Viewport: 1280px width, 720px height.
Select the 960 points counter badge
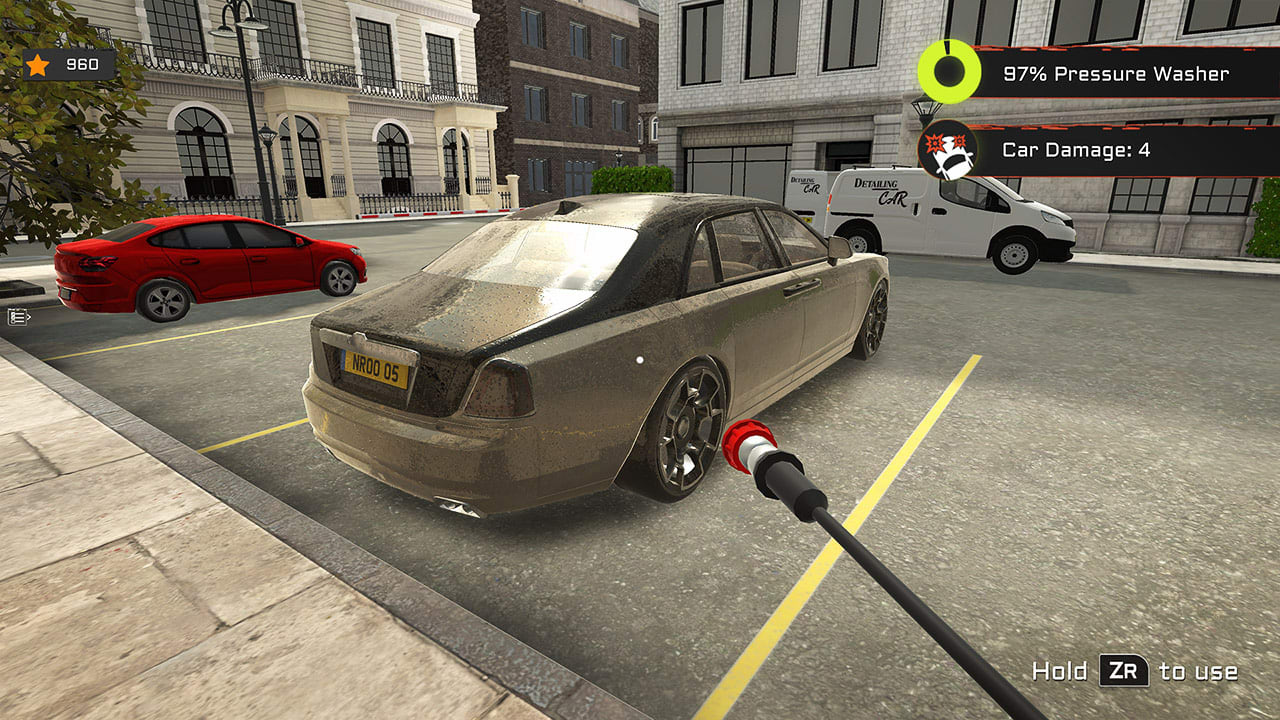(66, 64)
